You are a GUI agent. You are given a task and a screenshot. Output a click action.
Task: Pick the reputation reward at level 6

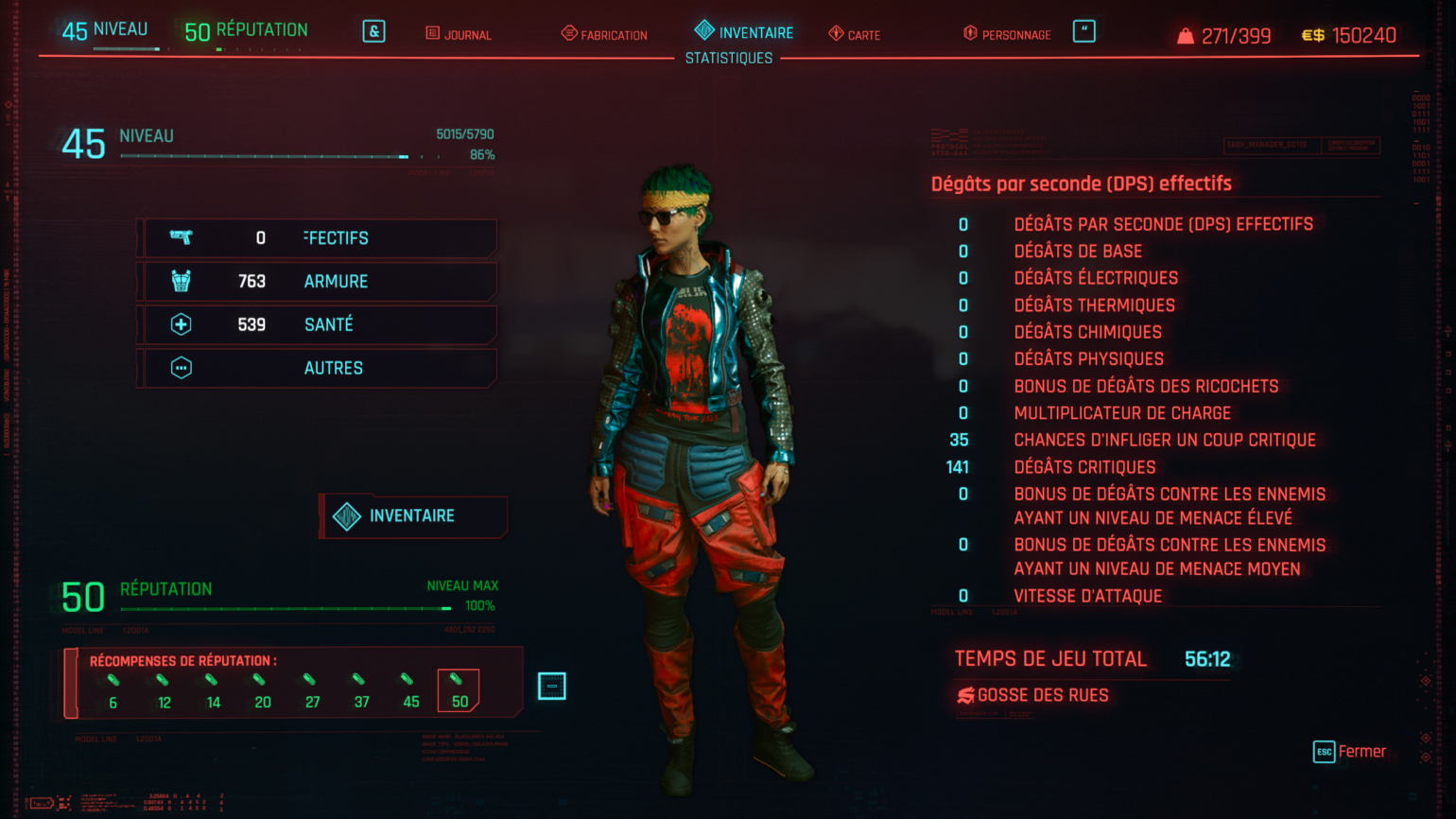pos(113,690)
